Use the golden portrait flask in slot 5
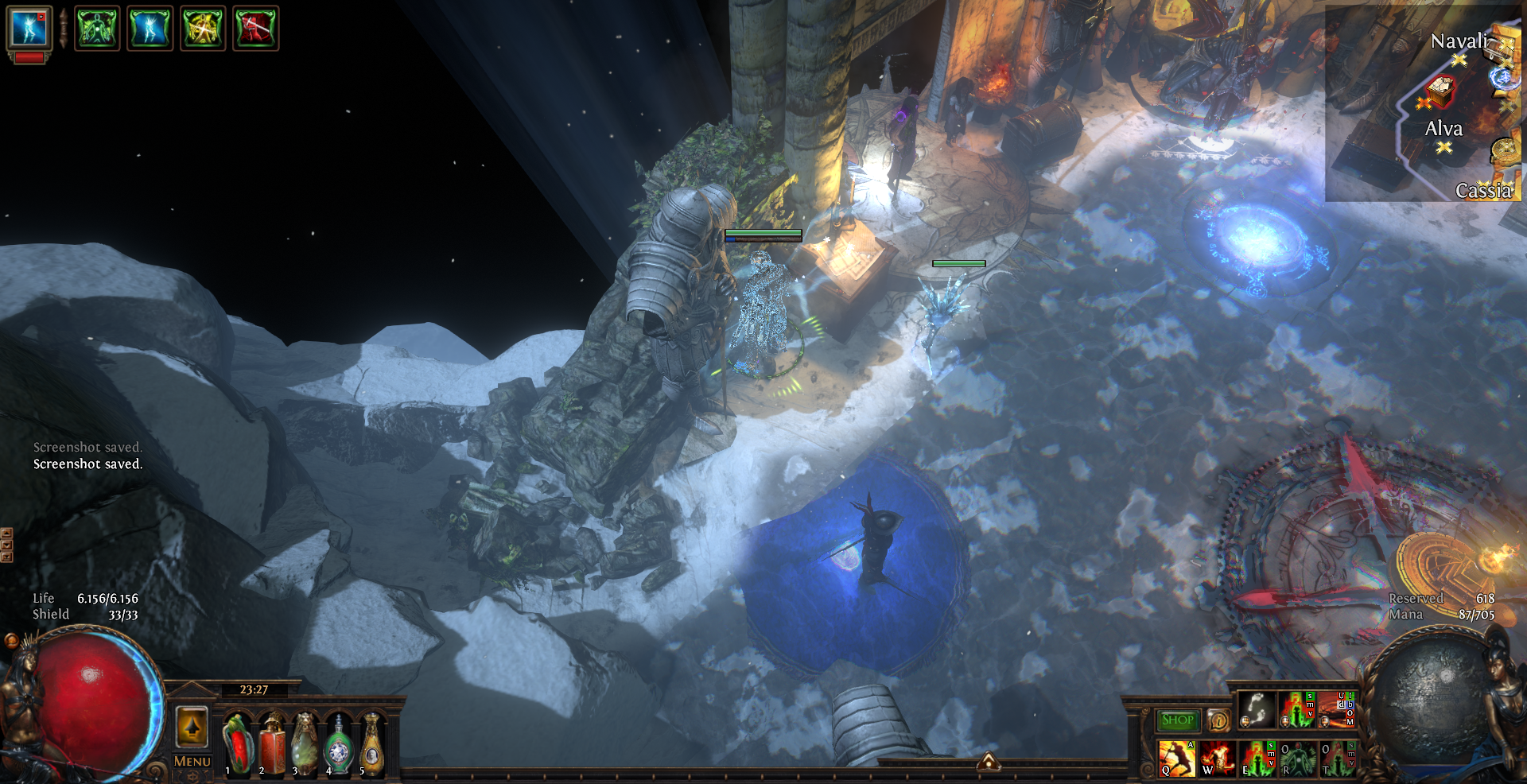The width and height of the screenshot is (1527, 784). coord(371,745)
